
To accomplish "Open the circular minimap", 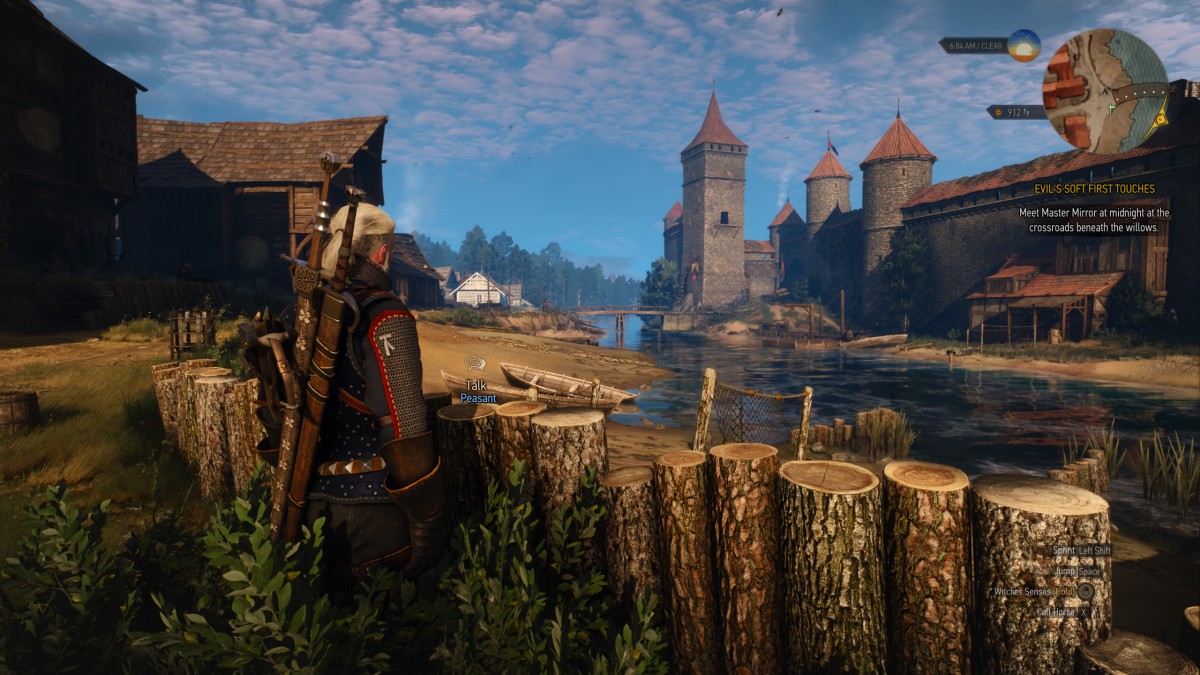I will coord(1104,90).
